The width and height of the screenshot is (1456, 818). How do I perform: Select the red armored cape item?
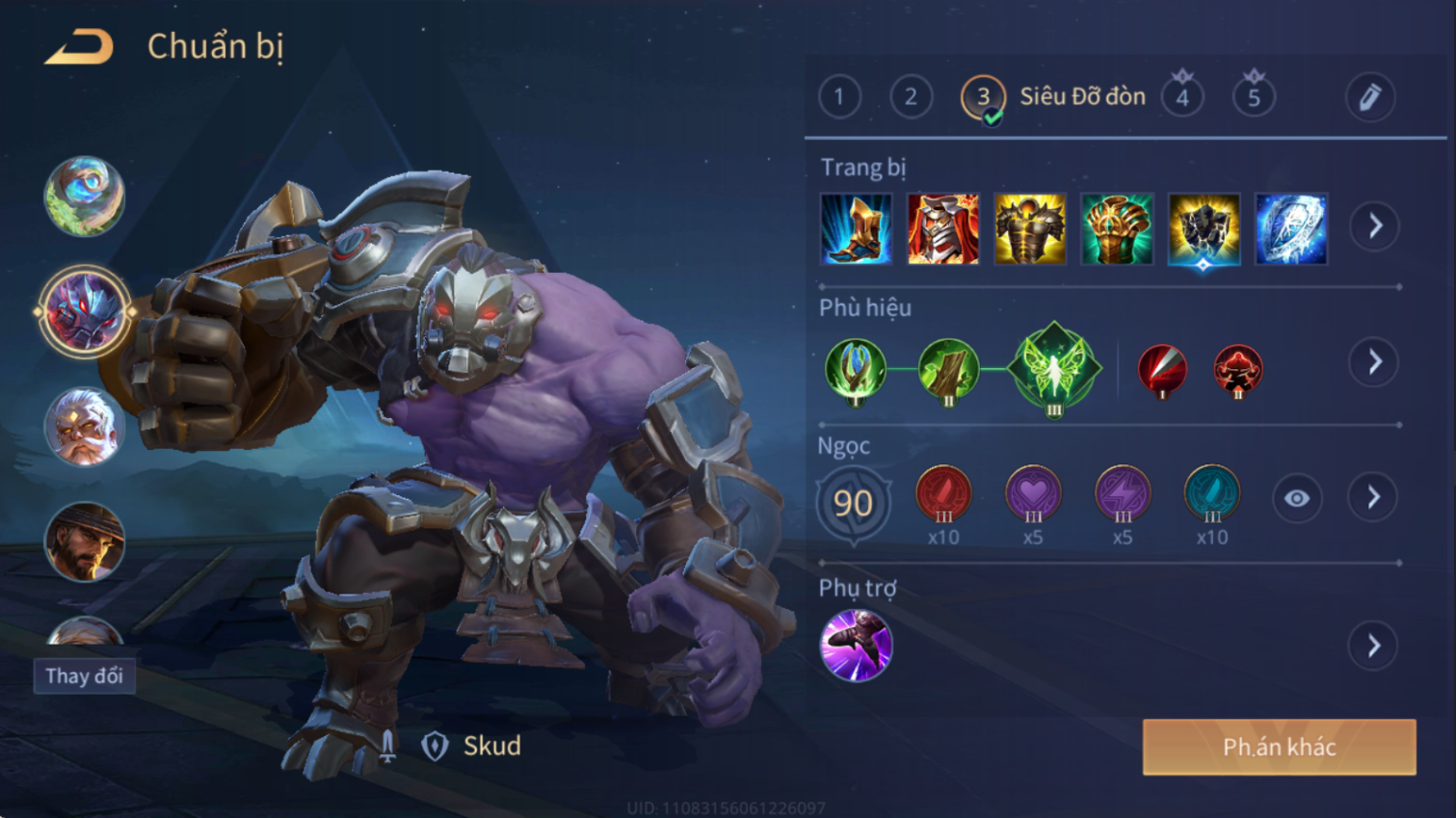tap(942, 229)
